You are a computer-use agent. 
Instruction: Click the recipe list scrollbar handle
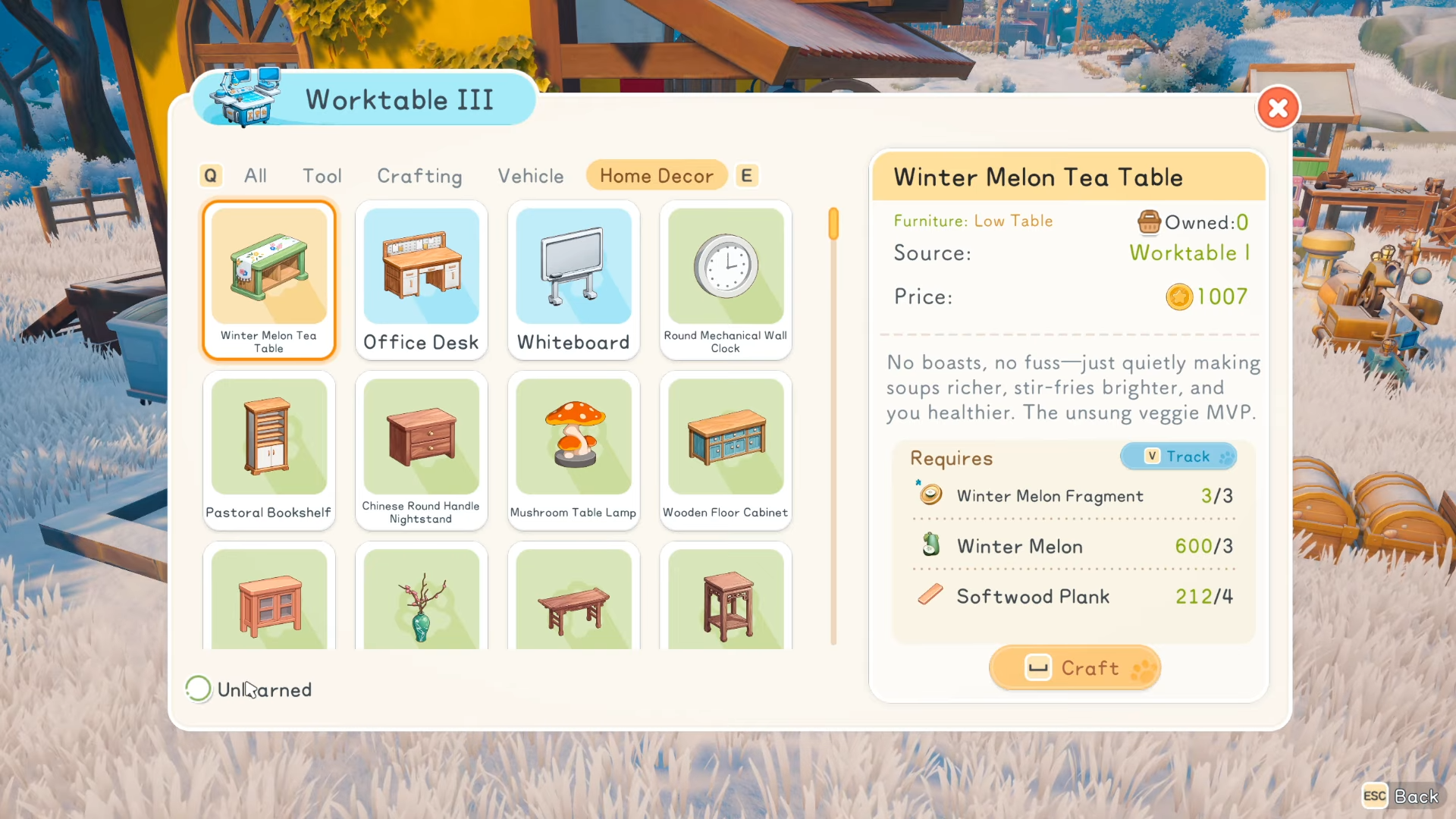coord(833,224)
